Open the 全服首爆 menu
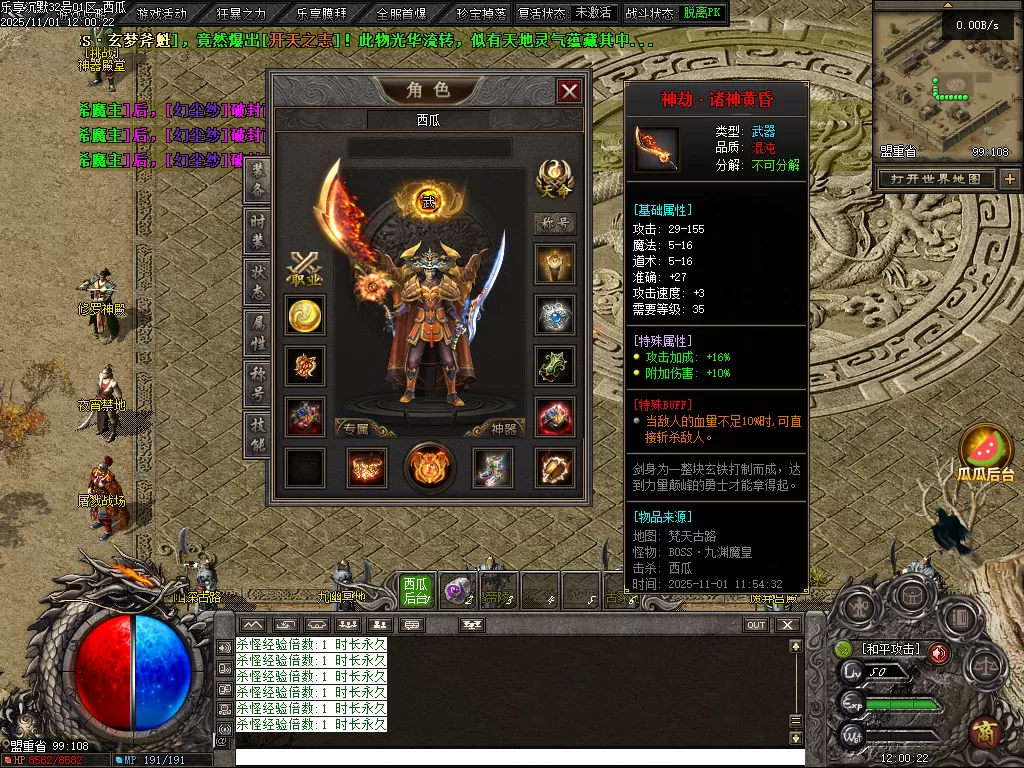Screen dimensions: 1024x768 click(402, 14)
